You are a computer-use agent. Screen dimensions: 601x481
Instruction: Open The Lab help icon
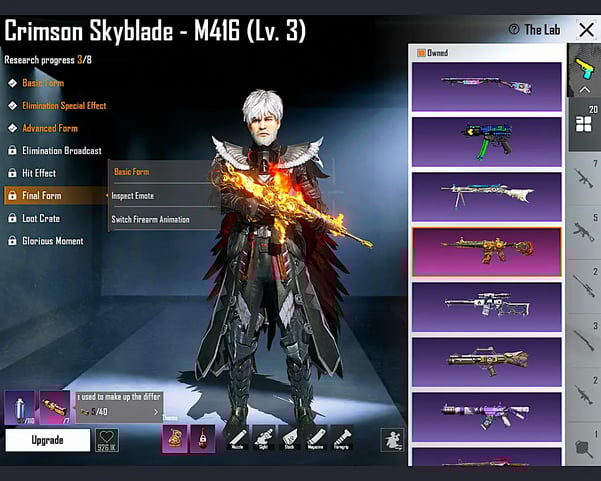(x=514, y=30)
